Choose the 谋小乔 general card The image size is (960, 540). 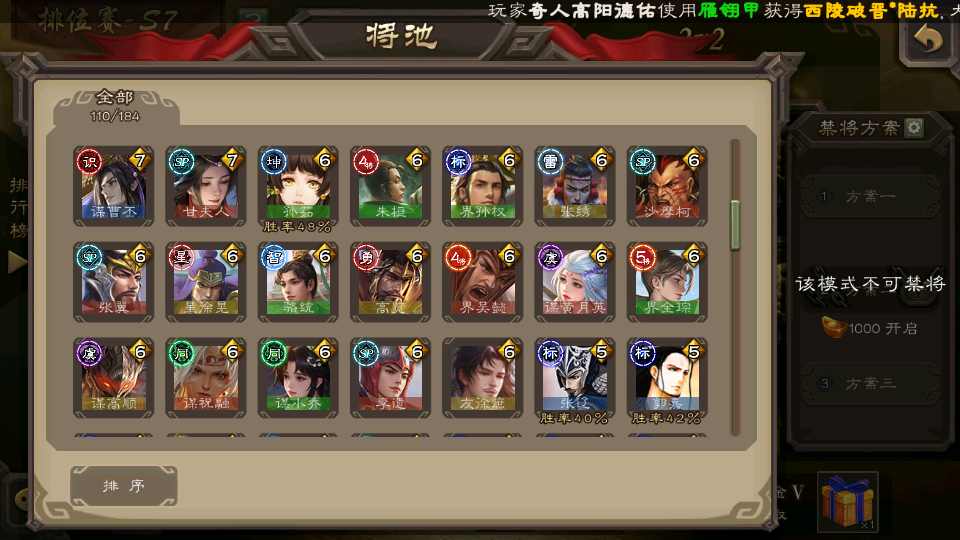tap(298, 378)
